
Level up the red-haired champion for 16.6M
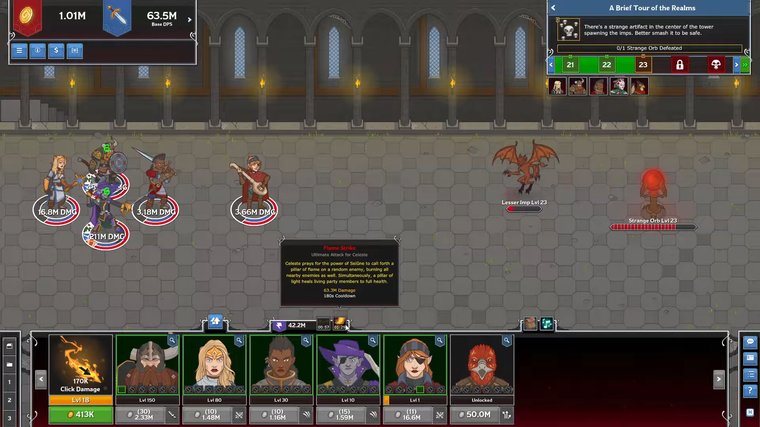pyautogui.click(x=405, y=414)
